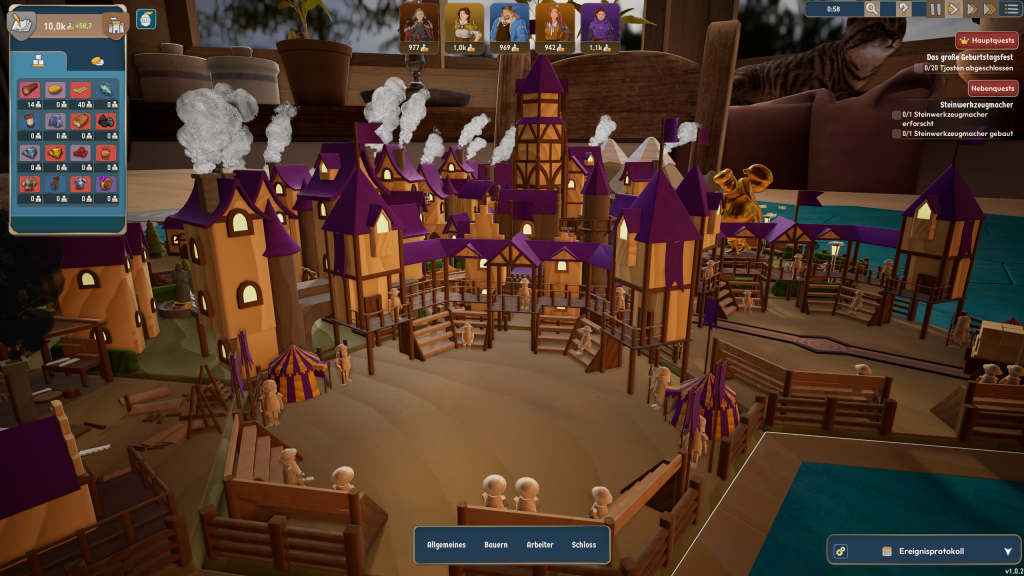Click the magnifying glass search icon
The image size is (1024, 576).
(872, 9)
